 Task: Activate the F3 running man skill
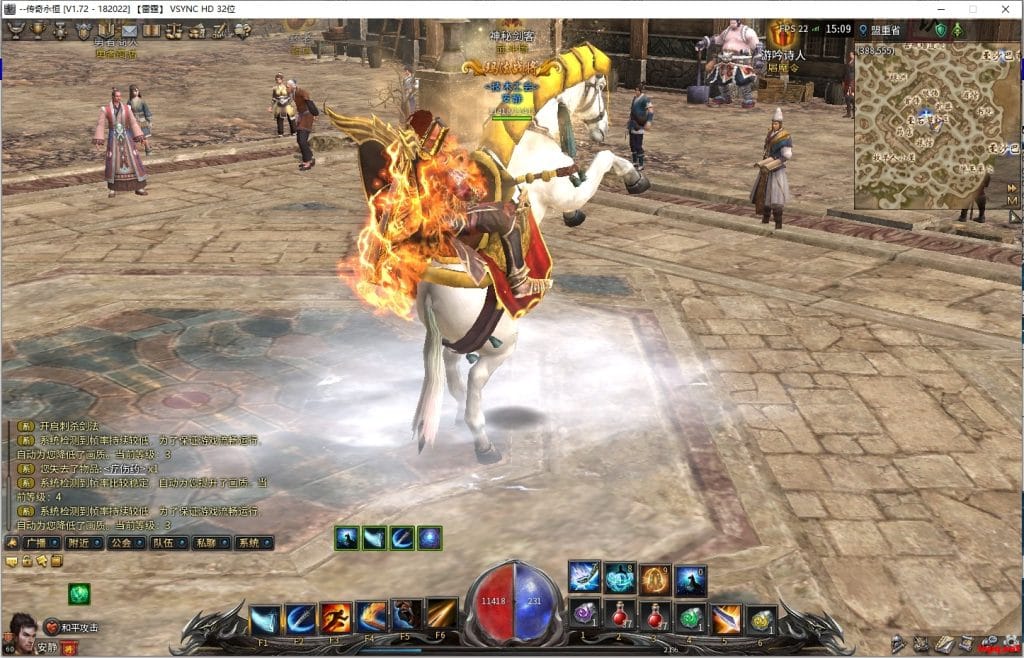(335, 618)
